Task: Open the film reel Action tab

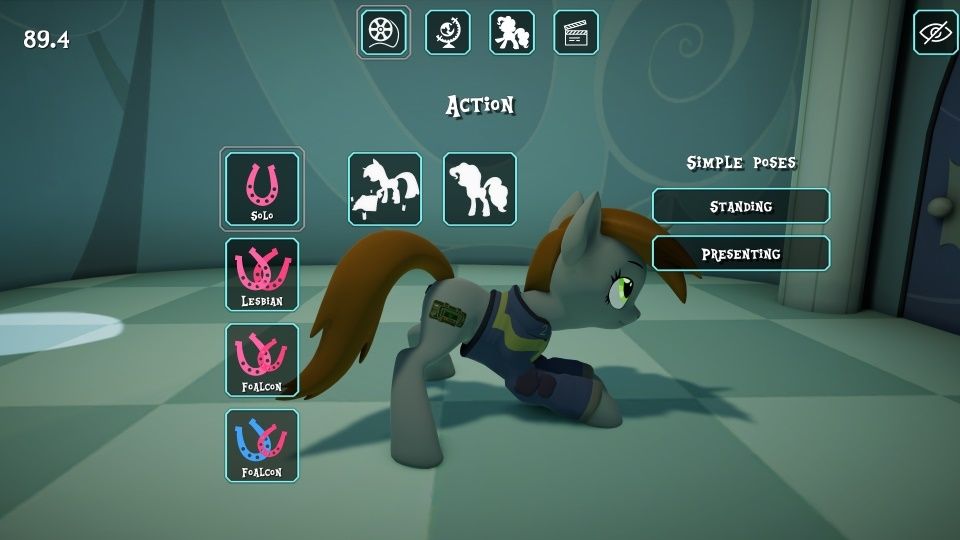Action: pos(384,32)
